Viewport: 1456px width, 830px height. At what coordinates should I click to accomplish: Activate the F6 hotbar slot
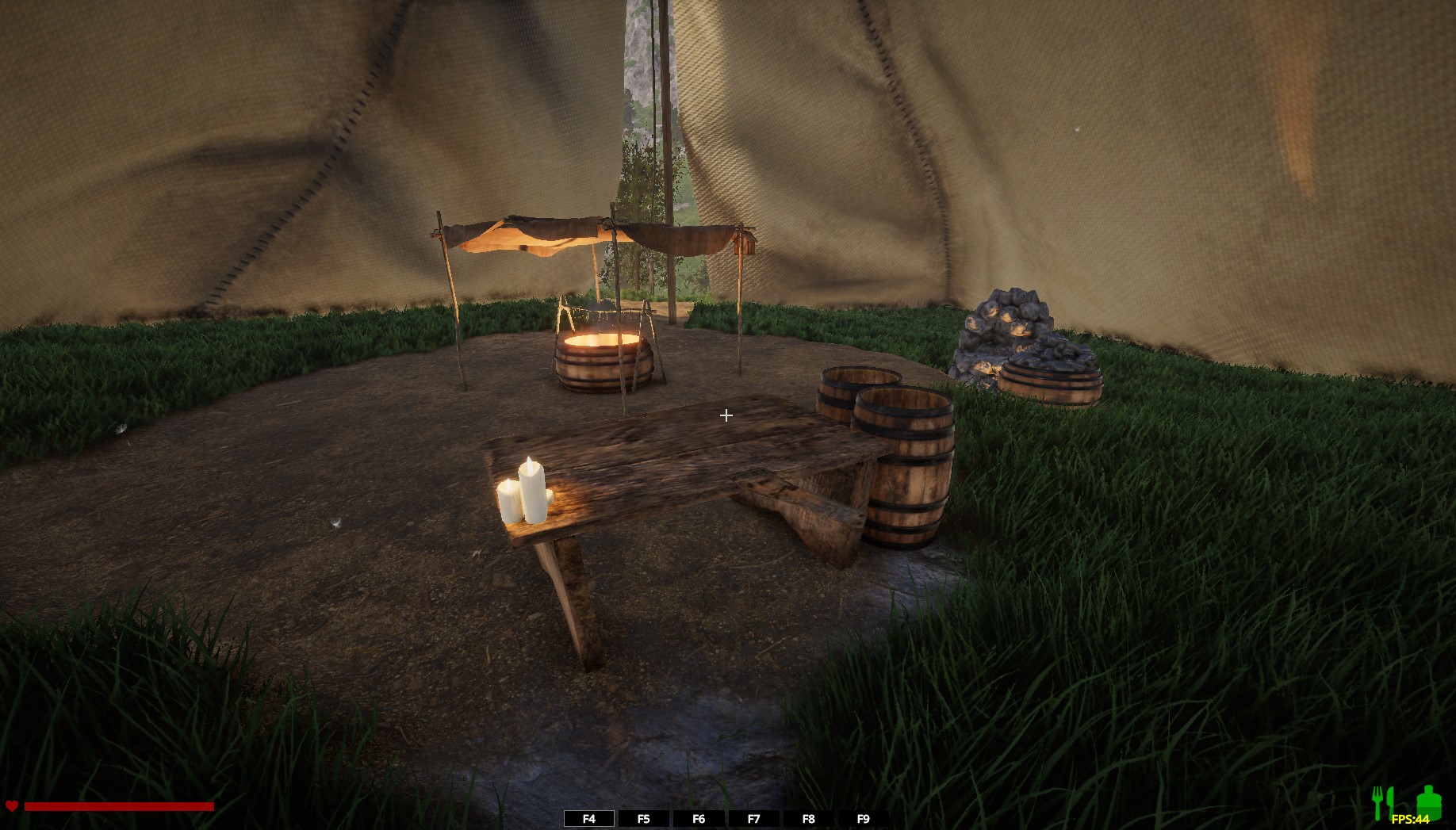pyautogui.click(x=699, y=819)
